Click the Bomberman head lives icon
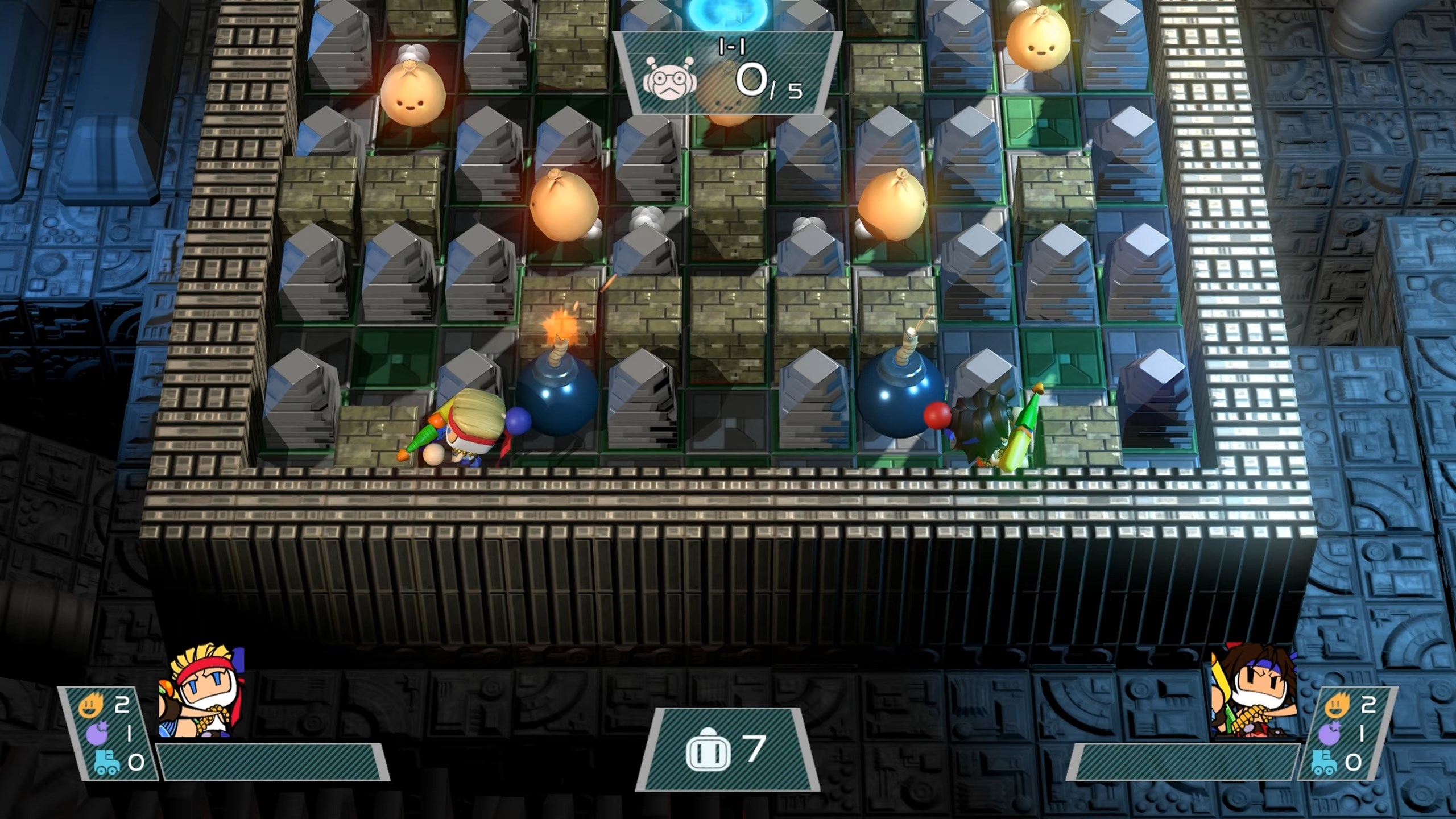The height and width of the screenshot is (819, 1456). (708, 749)
